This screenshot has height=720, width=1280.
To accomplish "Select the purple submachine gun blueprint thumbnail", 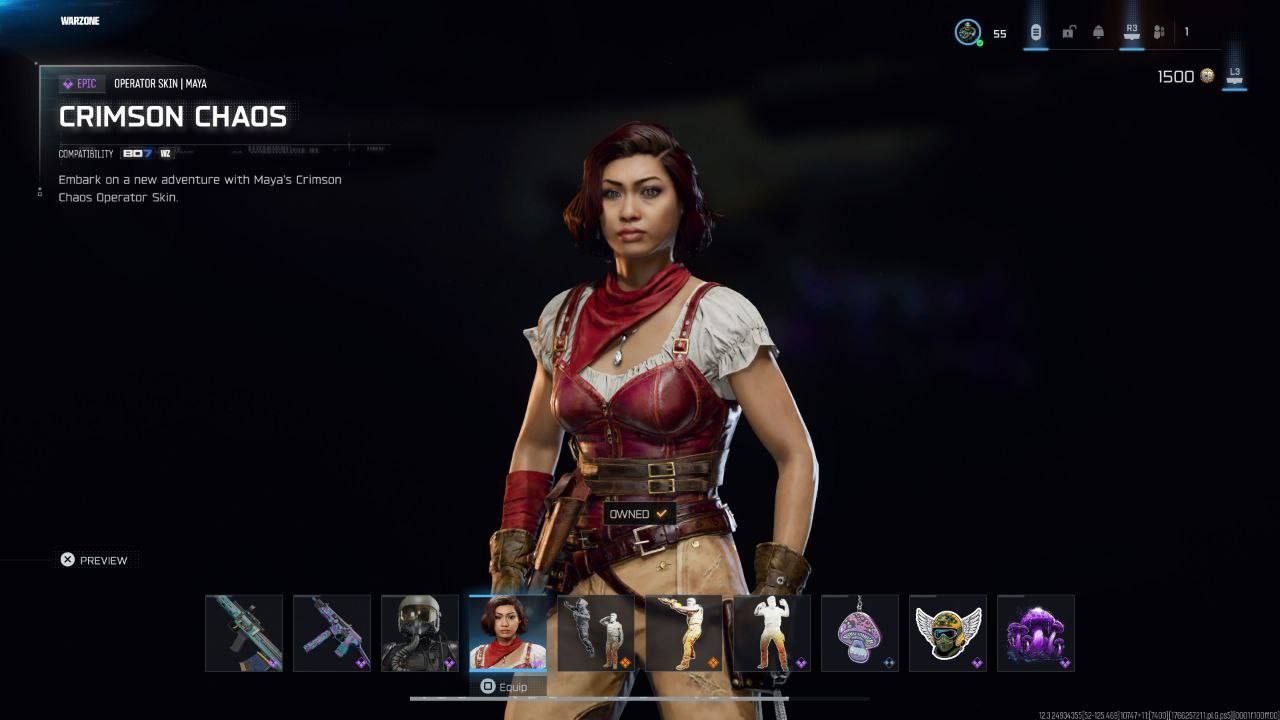I will tap(332, 633).
